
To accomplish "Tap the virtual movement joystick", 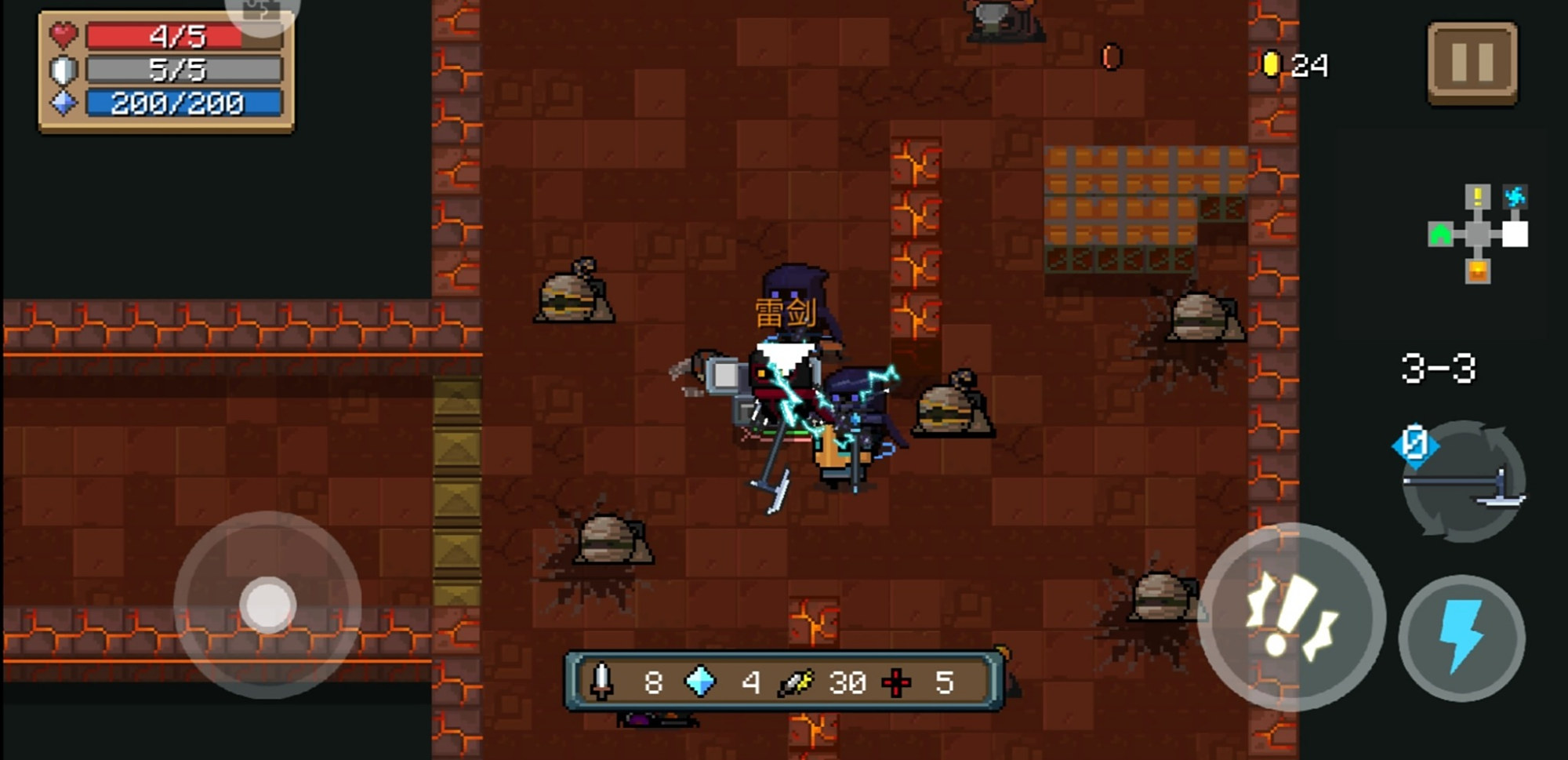I will [x=267, y=605].
